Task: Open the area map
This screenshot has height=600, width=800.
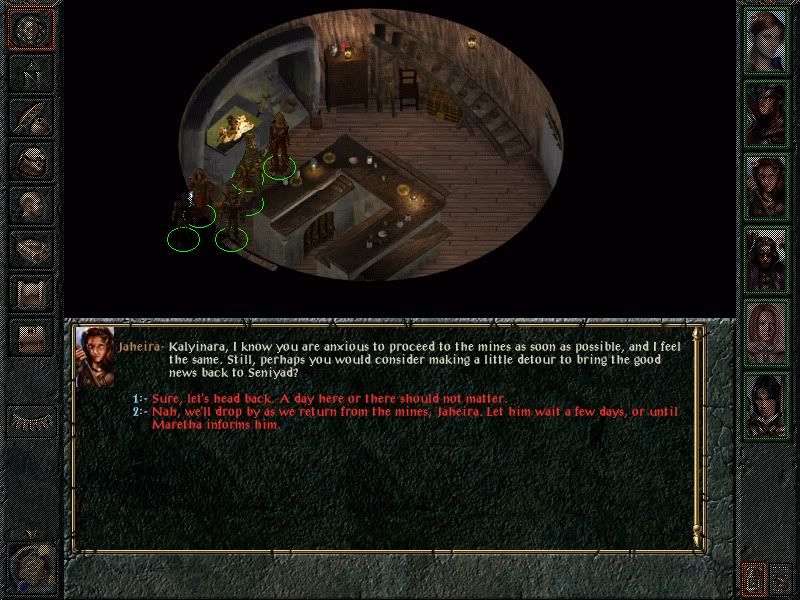Action: (29, 74)
